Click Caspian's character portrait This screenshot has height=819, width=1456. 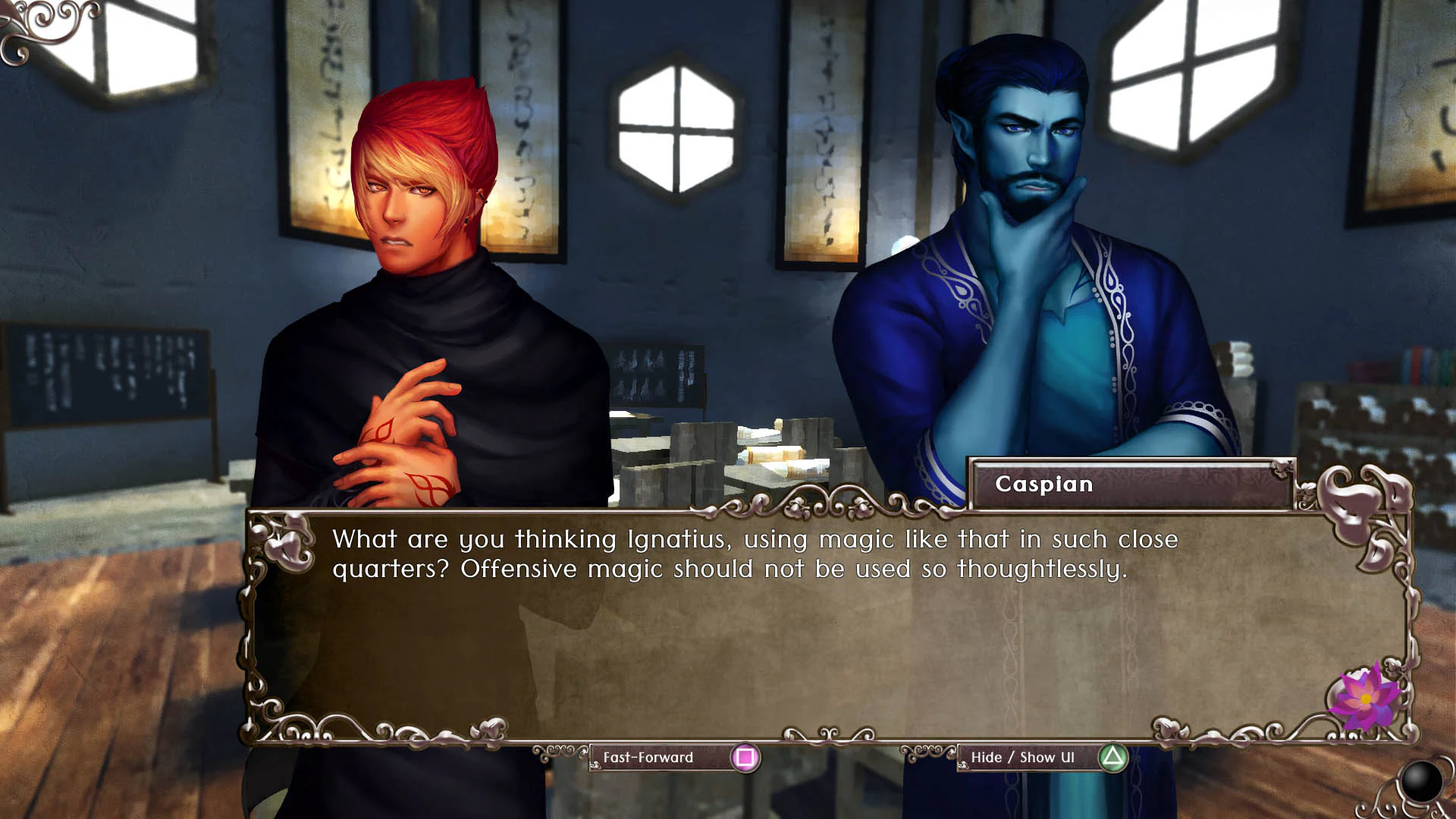tap(1024, 227)
